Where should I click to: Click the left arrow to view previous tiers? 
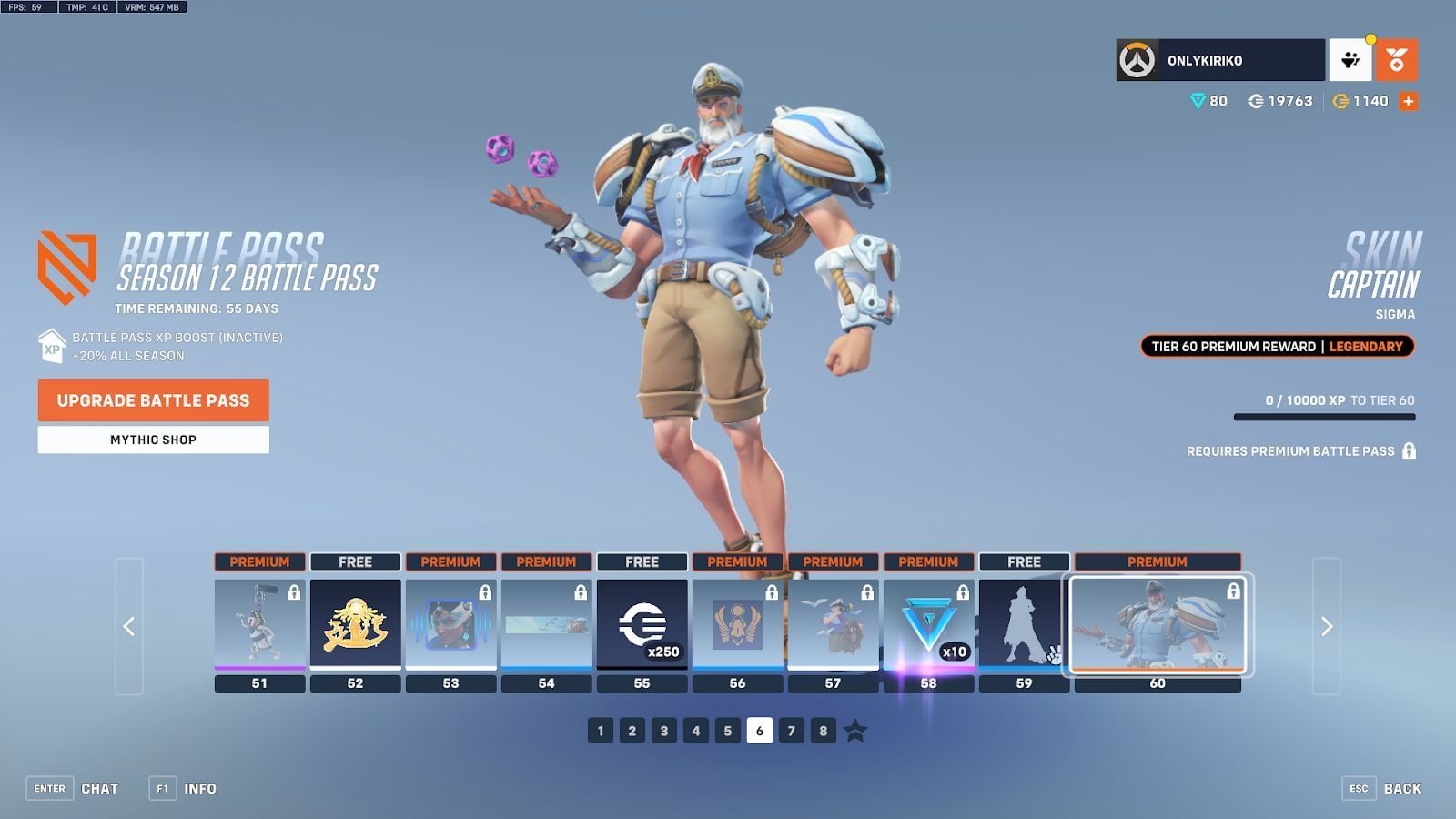point(130,626)
